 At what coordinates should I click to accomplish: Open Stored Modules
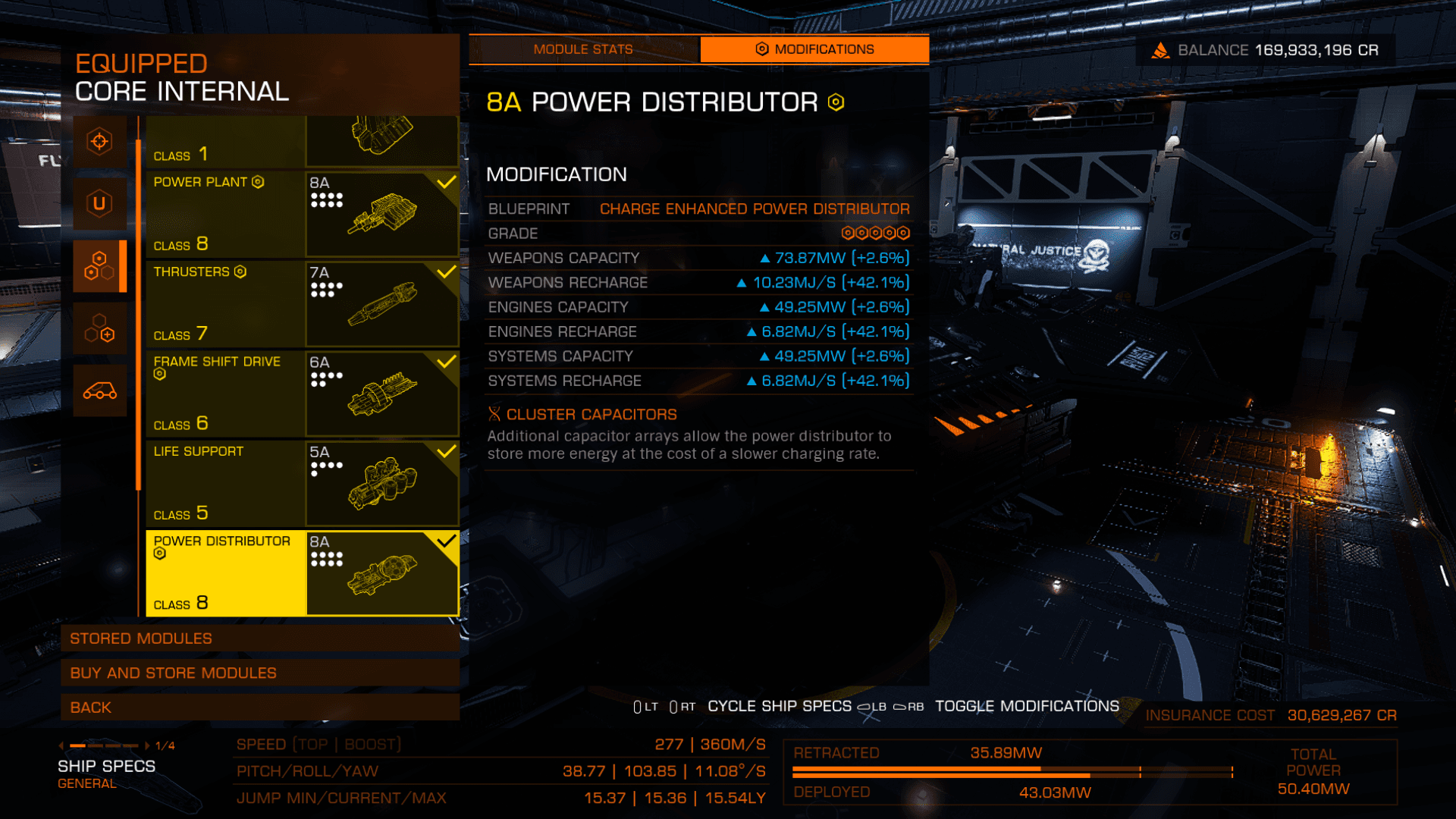(x=259, y=639)
